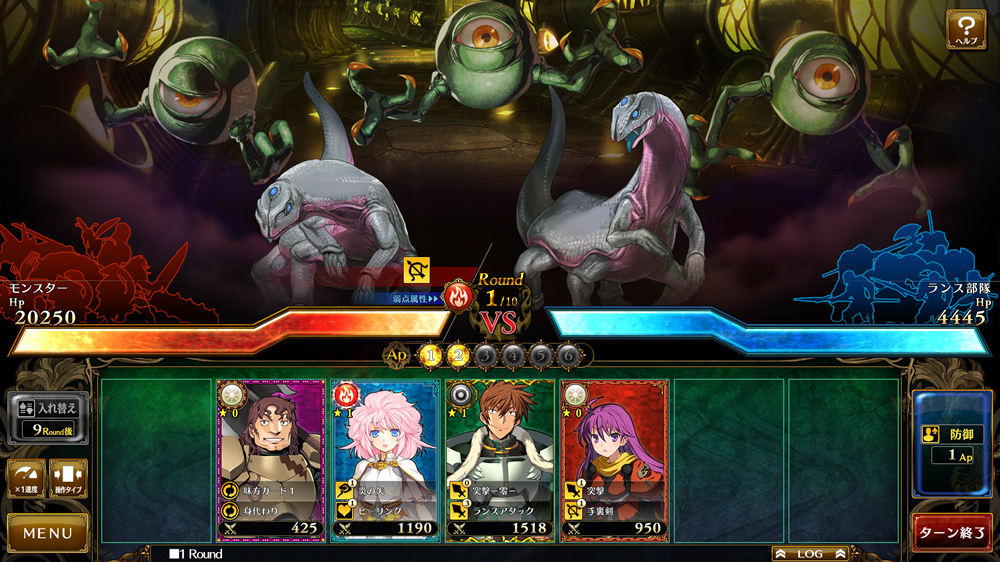The image size is (1000, 562).
Task: Activate the 手裏剣 shuriken skill
Action: point(613,510)
